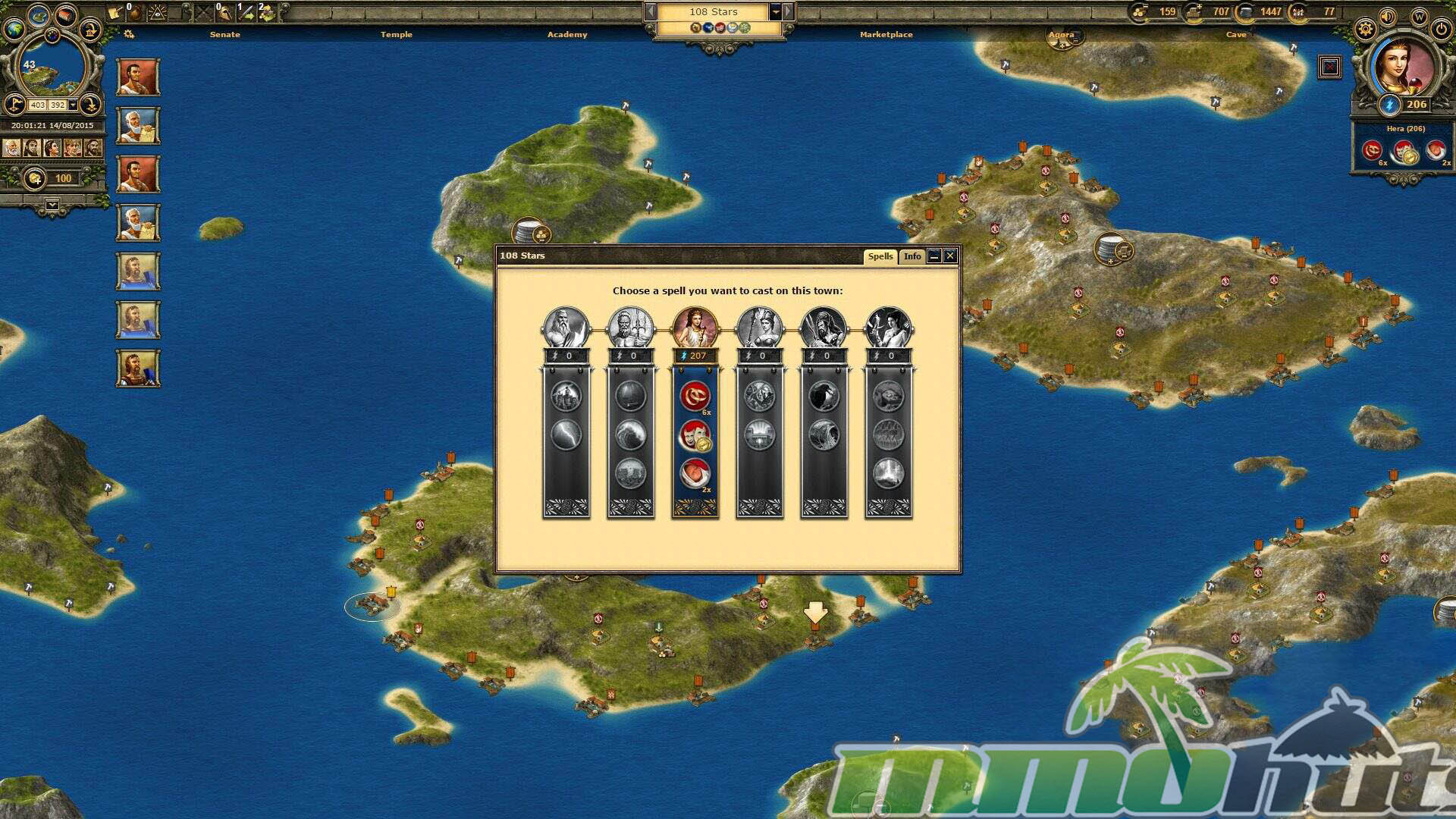Expand the 108 Stars town dropdown

(x=775, y=12)
